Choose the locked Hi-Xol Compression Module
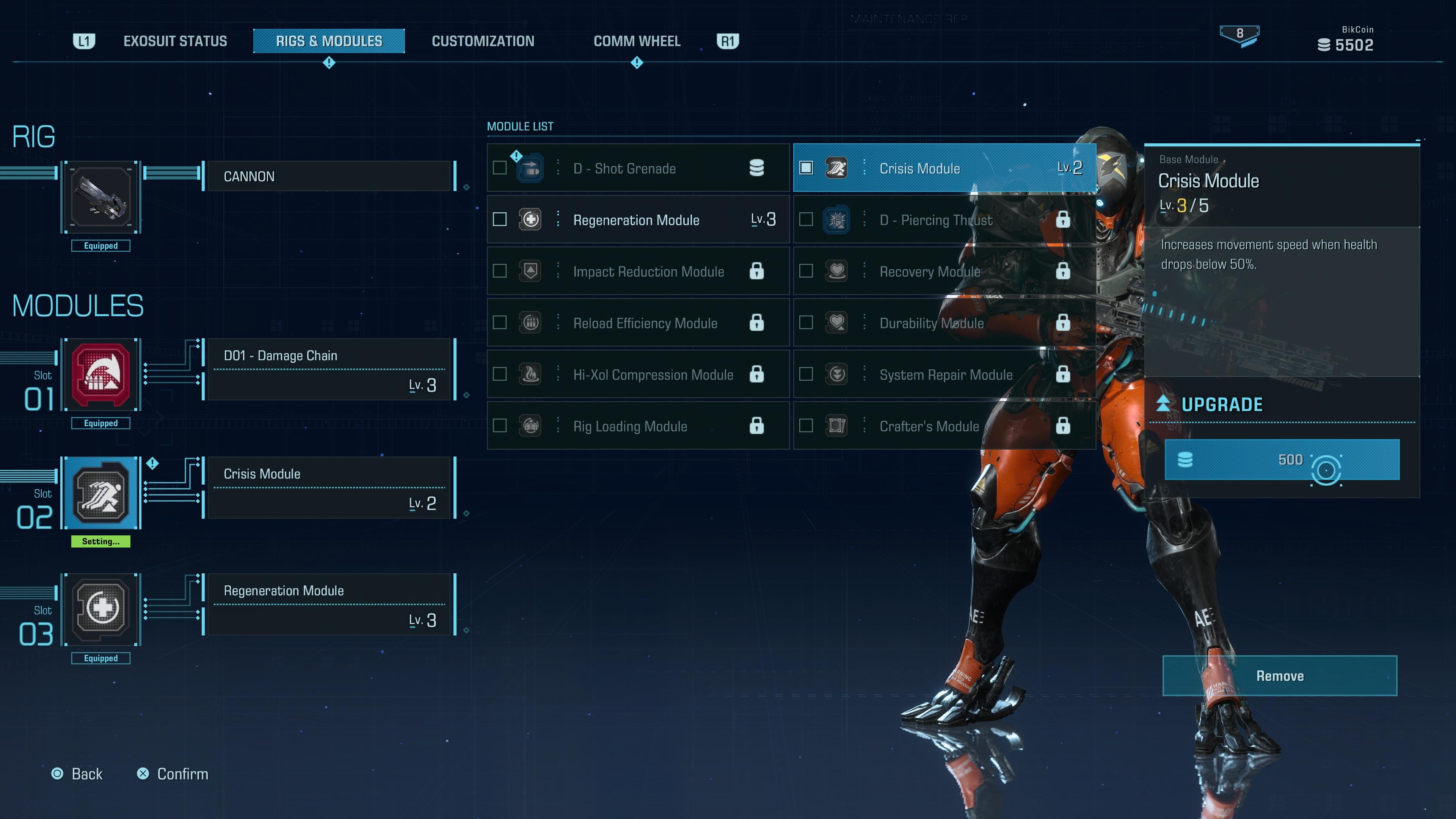Image resolution: width=1456 pixels, height=819 pixels. (x=637, y=374)
